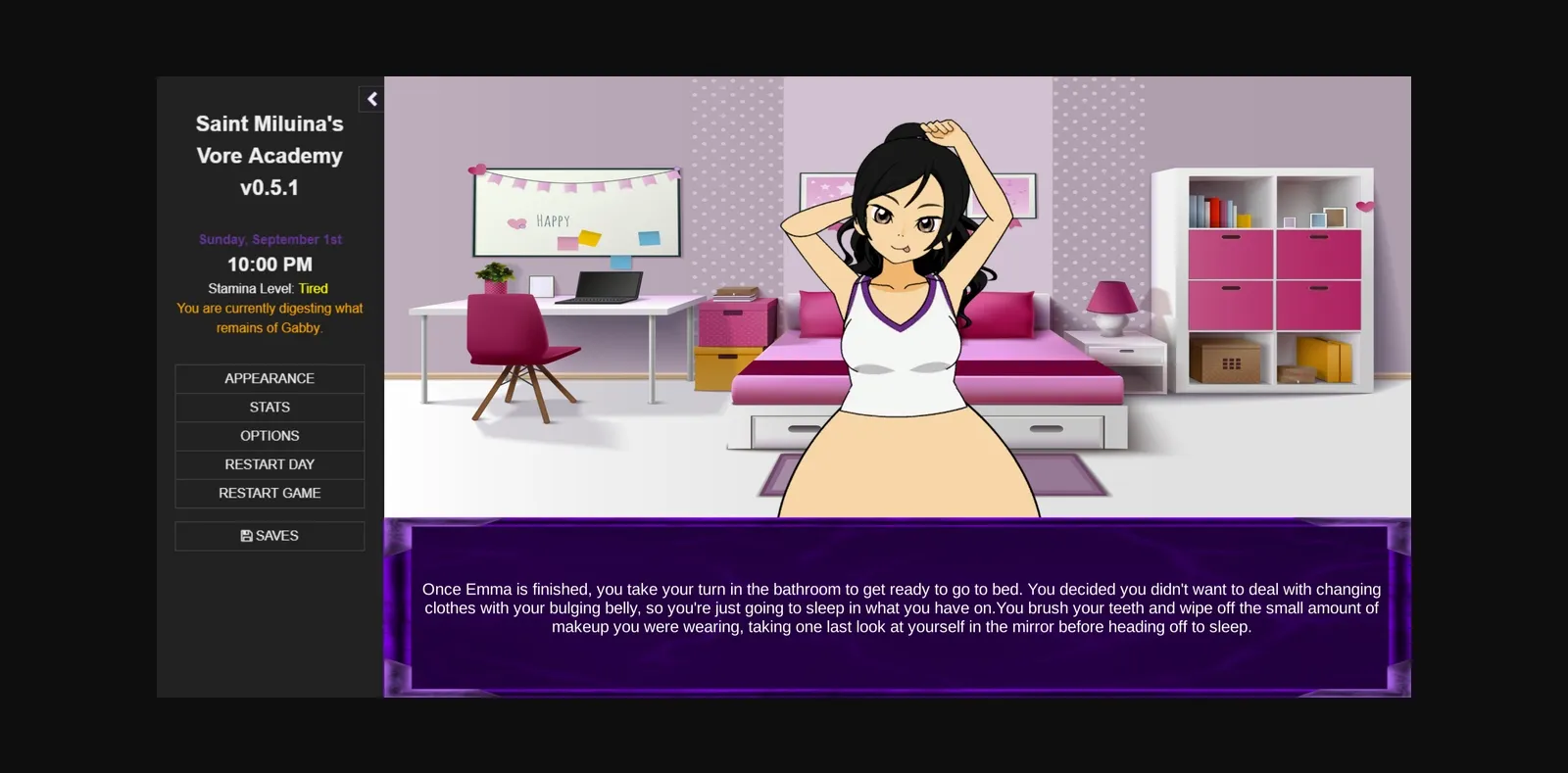Click the 10:00 PM time display

click(x=269, y=264)
